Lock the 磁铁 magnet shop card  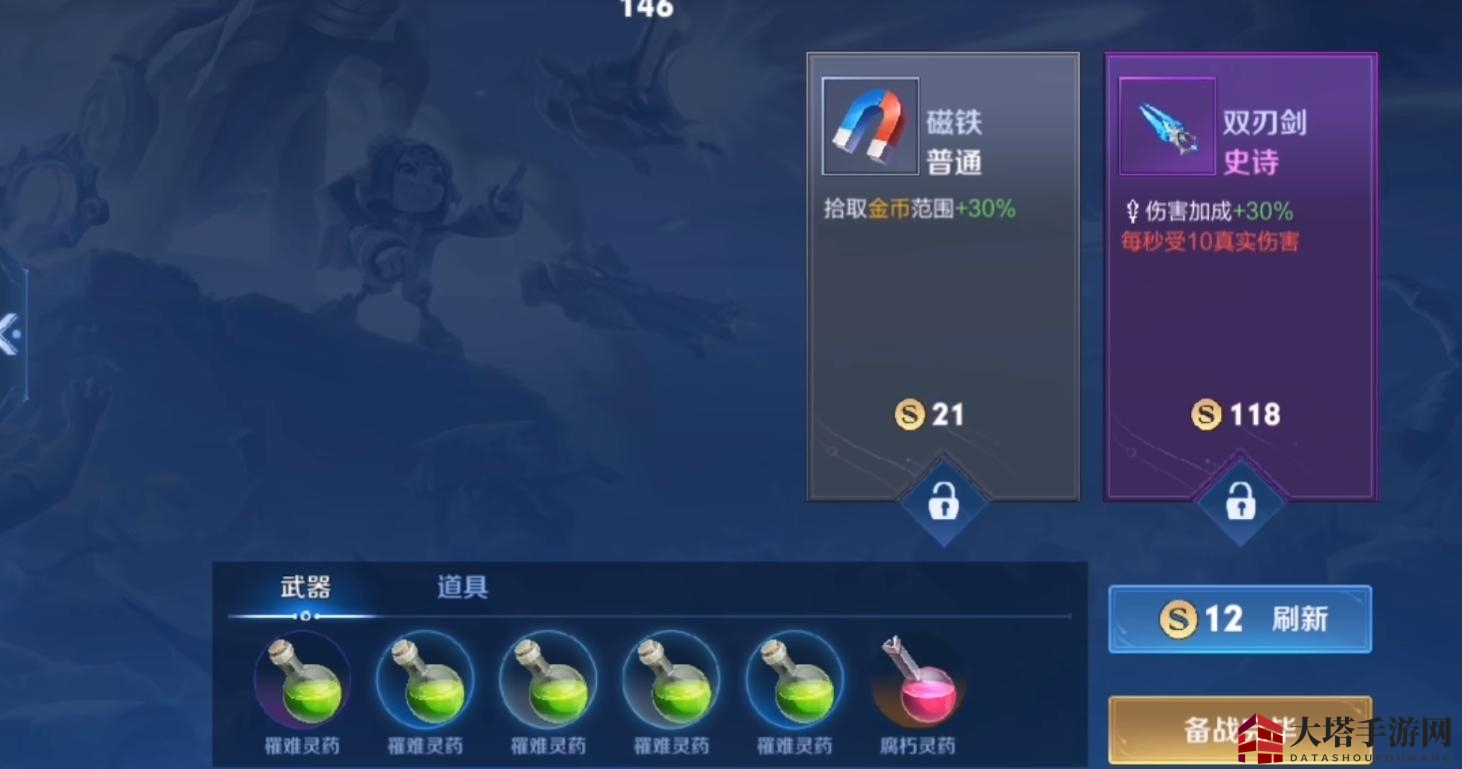click(943, 504)
